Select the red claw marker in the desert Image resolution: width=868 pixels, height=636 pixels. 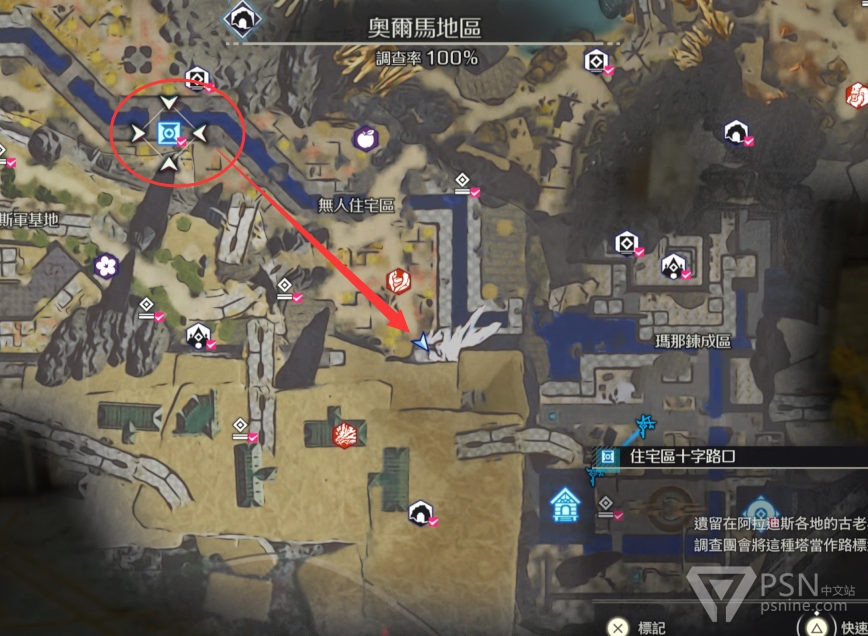tap(345, 434)
